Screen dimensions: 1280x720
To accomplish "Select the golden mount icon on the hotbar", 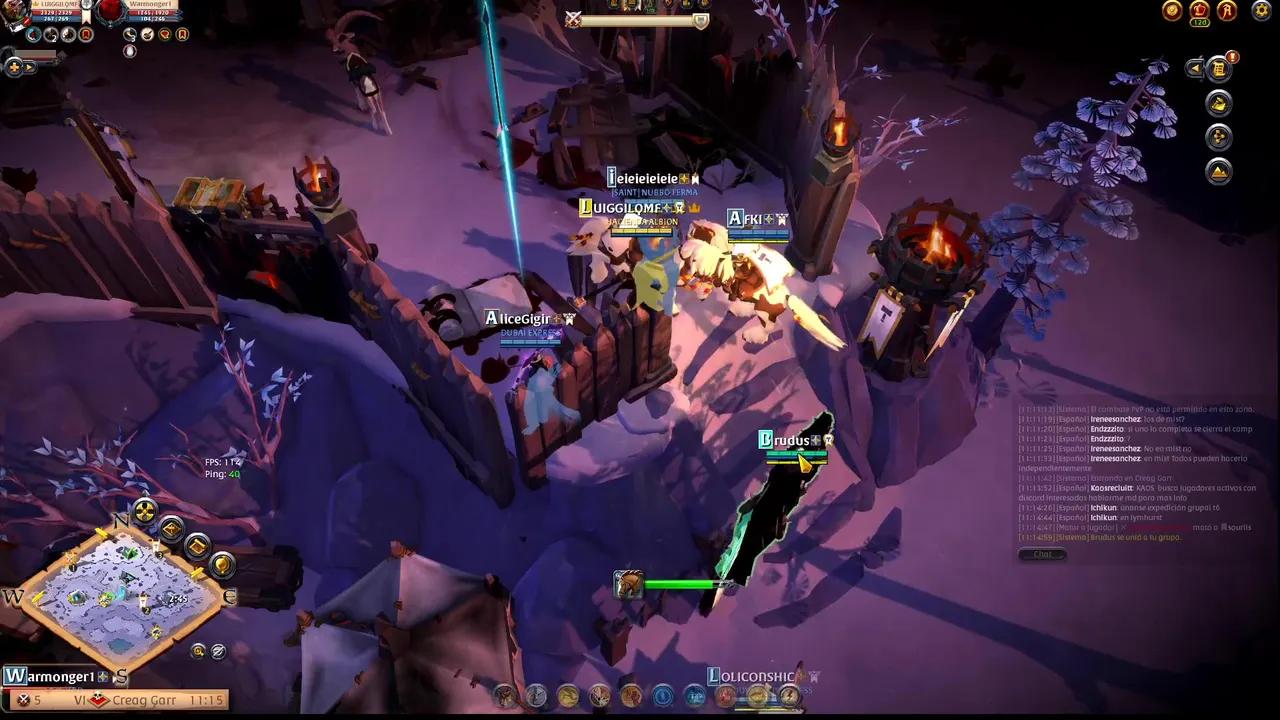I will [x=757, y=696].
